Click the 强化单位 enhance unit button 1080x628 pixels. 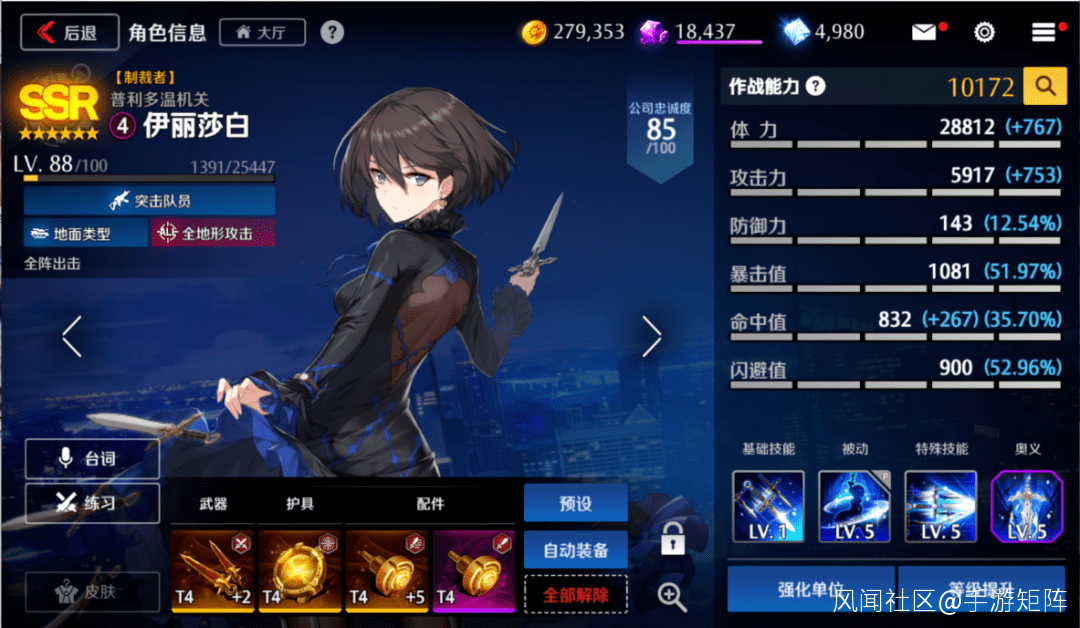(x=811, y=590)
